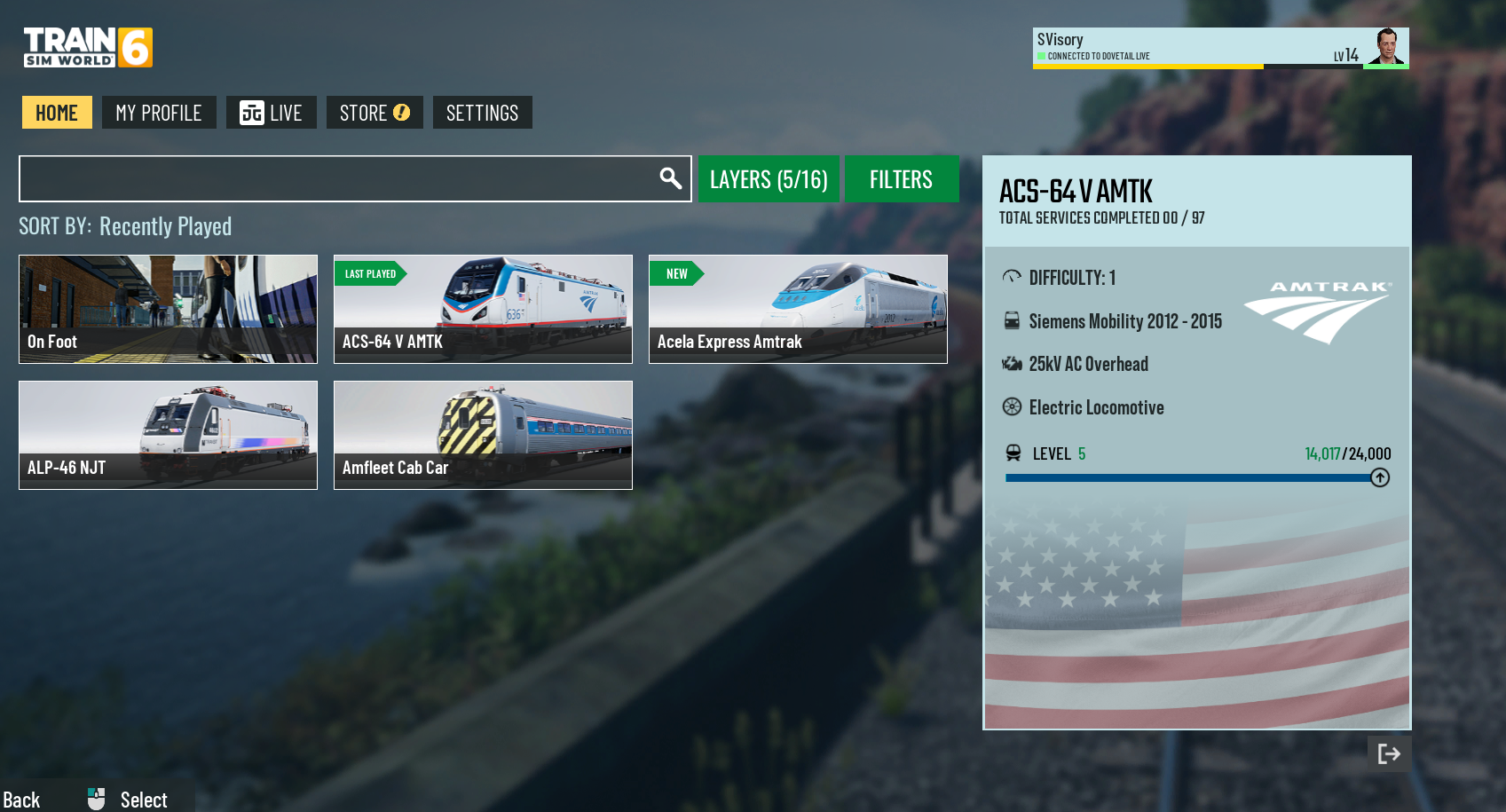Viewport: 1506px width, 812px height.
Task: Switch to the HOME tab
Action: tap(57, 113)
